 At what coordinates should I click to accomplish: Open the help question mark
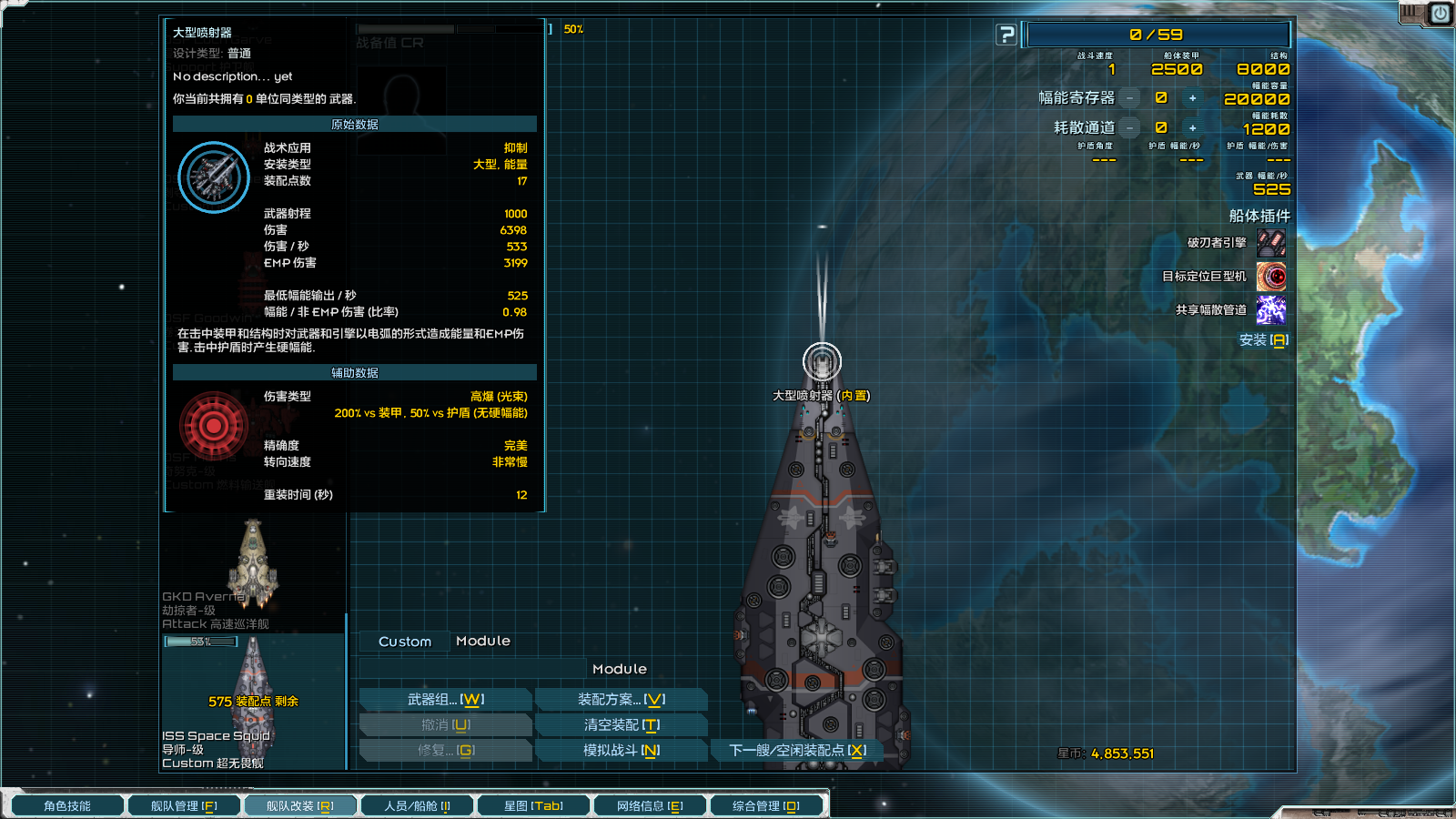coord(1006,35)
